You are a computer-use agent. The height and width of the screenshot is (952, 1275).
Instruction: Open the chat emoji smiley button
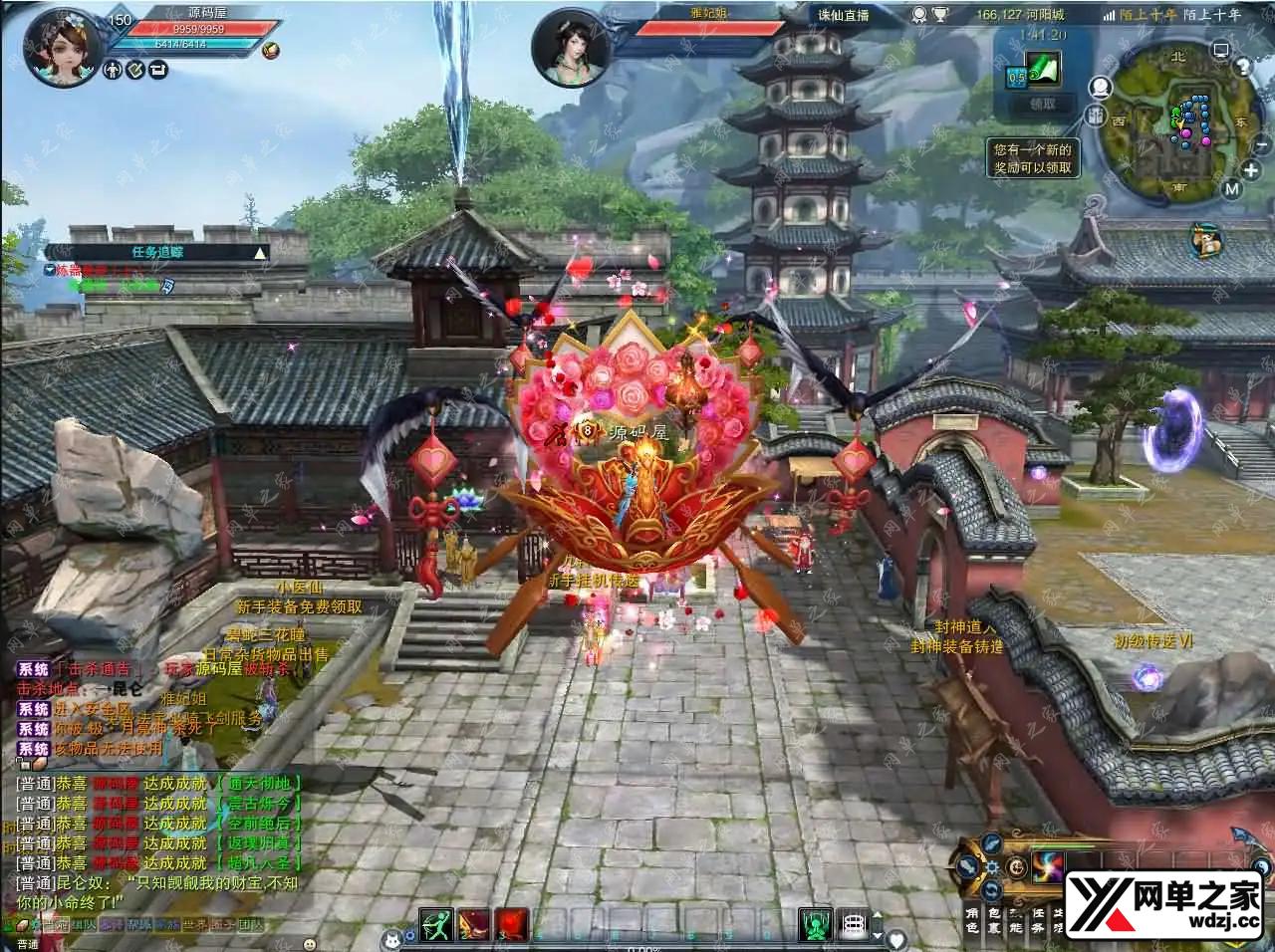pos(310,943)
